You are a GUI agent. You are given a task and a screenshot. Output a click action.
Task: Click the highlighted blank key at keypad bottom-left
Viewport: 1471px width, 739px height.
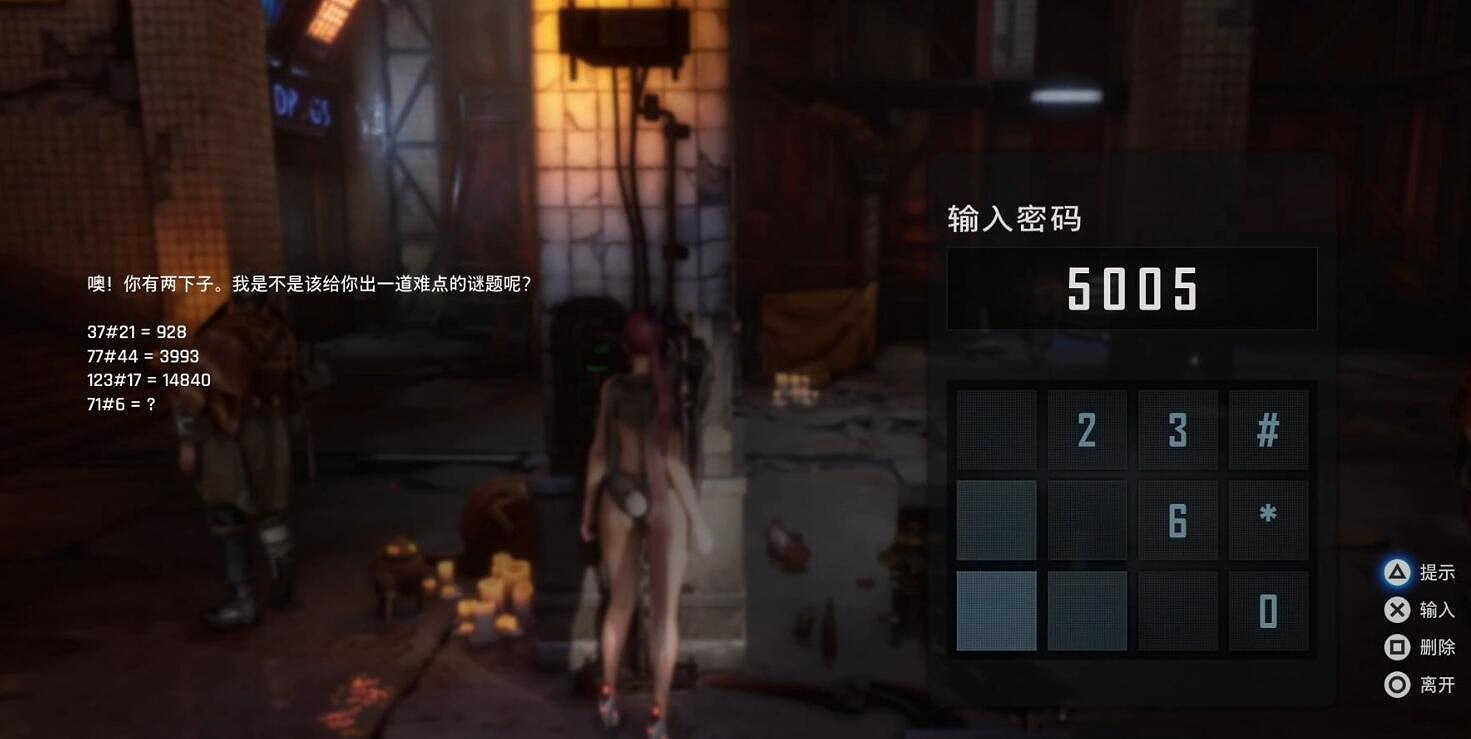pyautogui.click(x=996, y=610)
